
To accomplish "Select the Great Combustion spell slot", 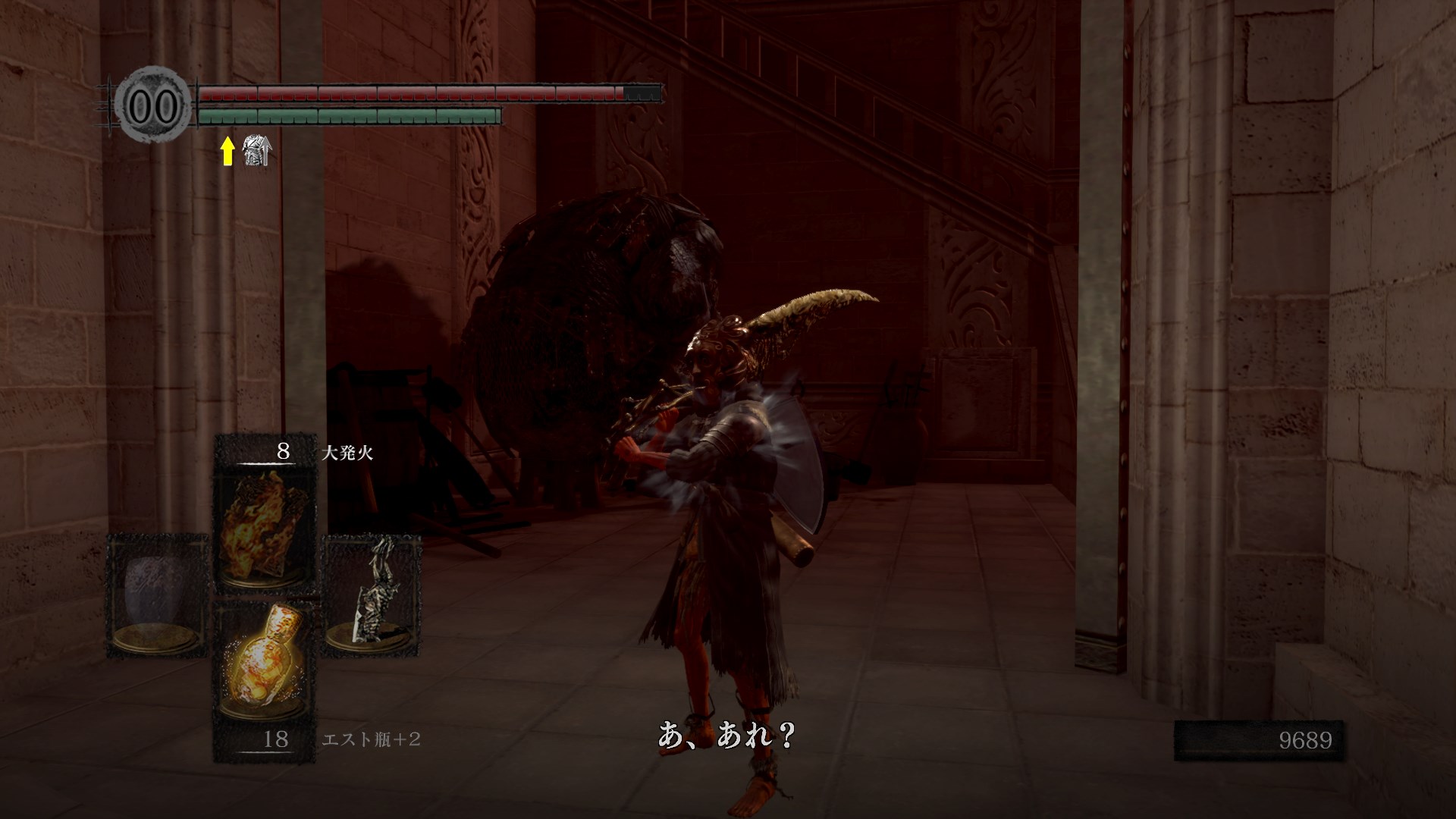I will (x=265, y=526).
